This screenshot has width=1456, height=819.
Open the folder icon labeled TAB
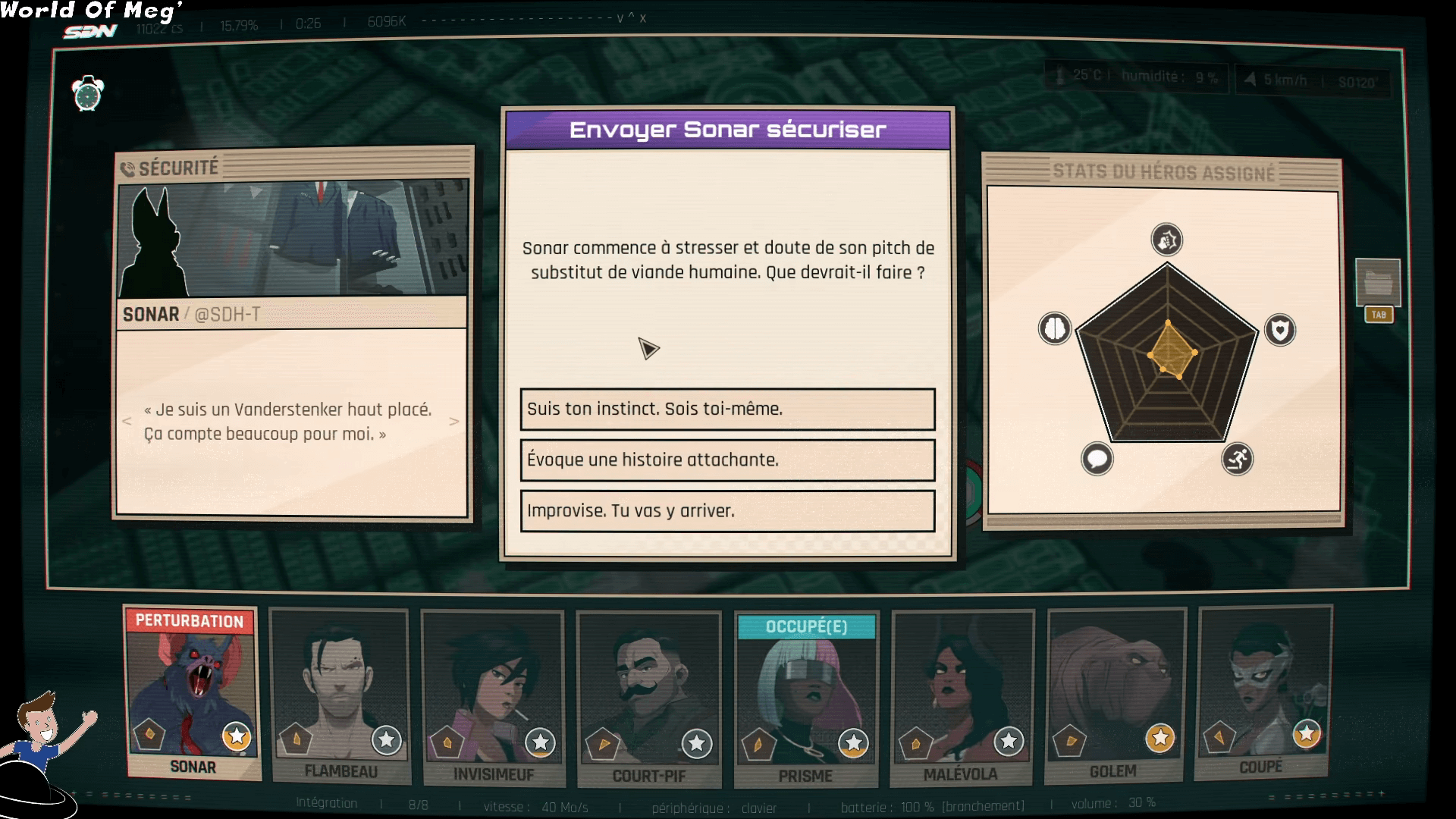pos(1378,284)
